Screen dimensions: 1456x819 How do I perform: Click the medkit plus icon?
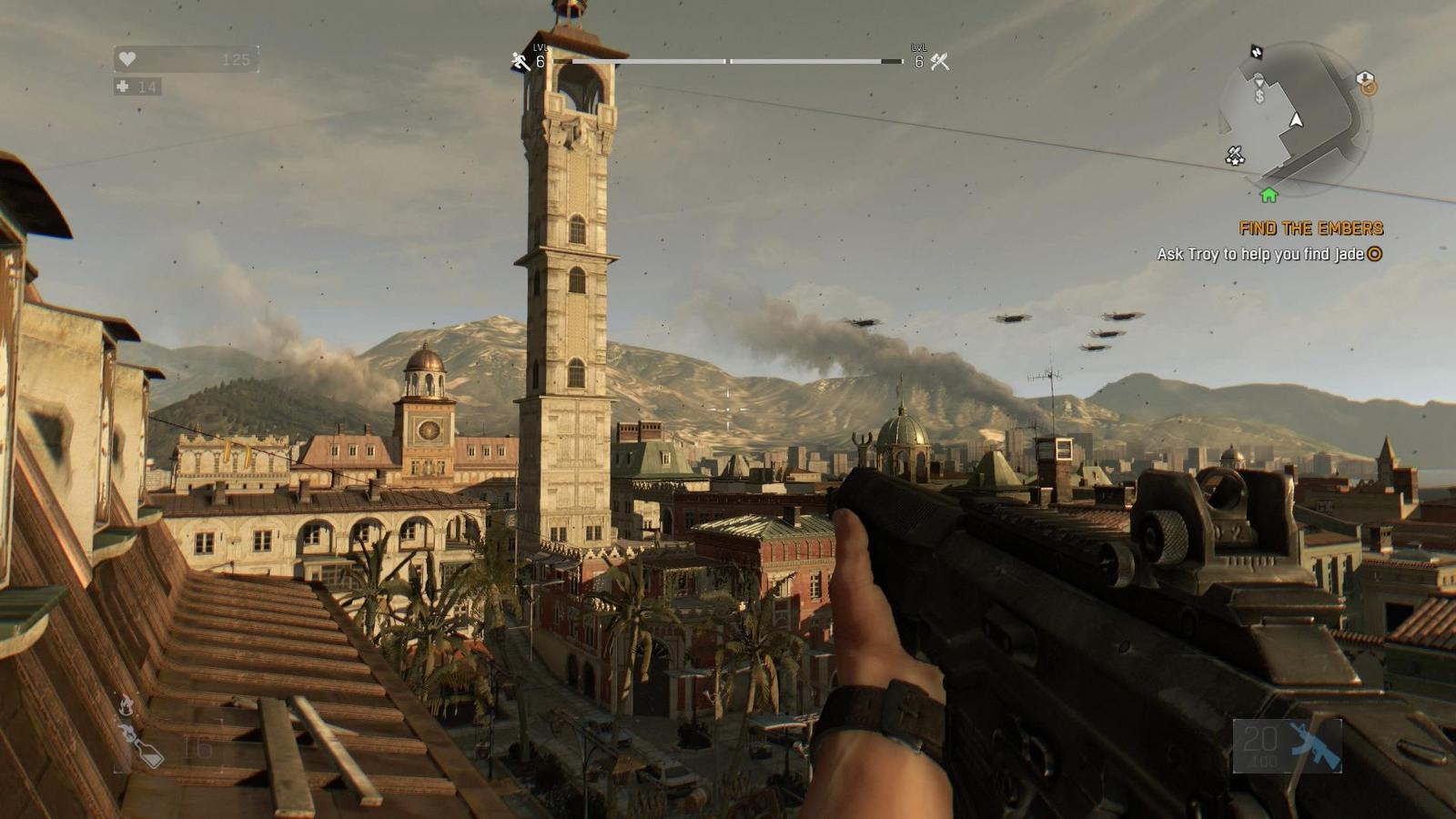123,86
